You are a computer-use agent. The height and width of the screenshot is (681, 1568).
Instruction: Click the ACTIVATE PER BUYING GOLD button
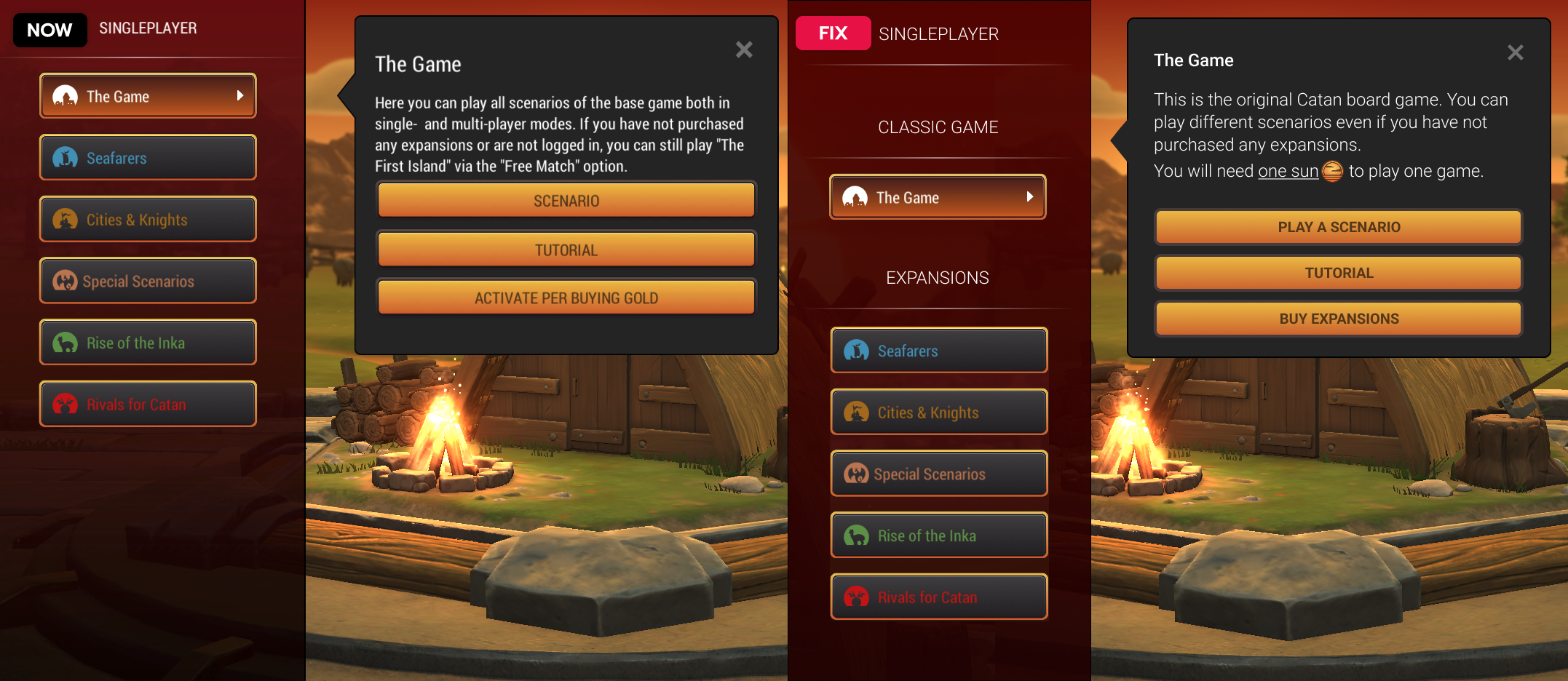coord(566,298)
